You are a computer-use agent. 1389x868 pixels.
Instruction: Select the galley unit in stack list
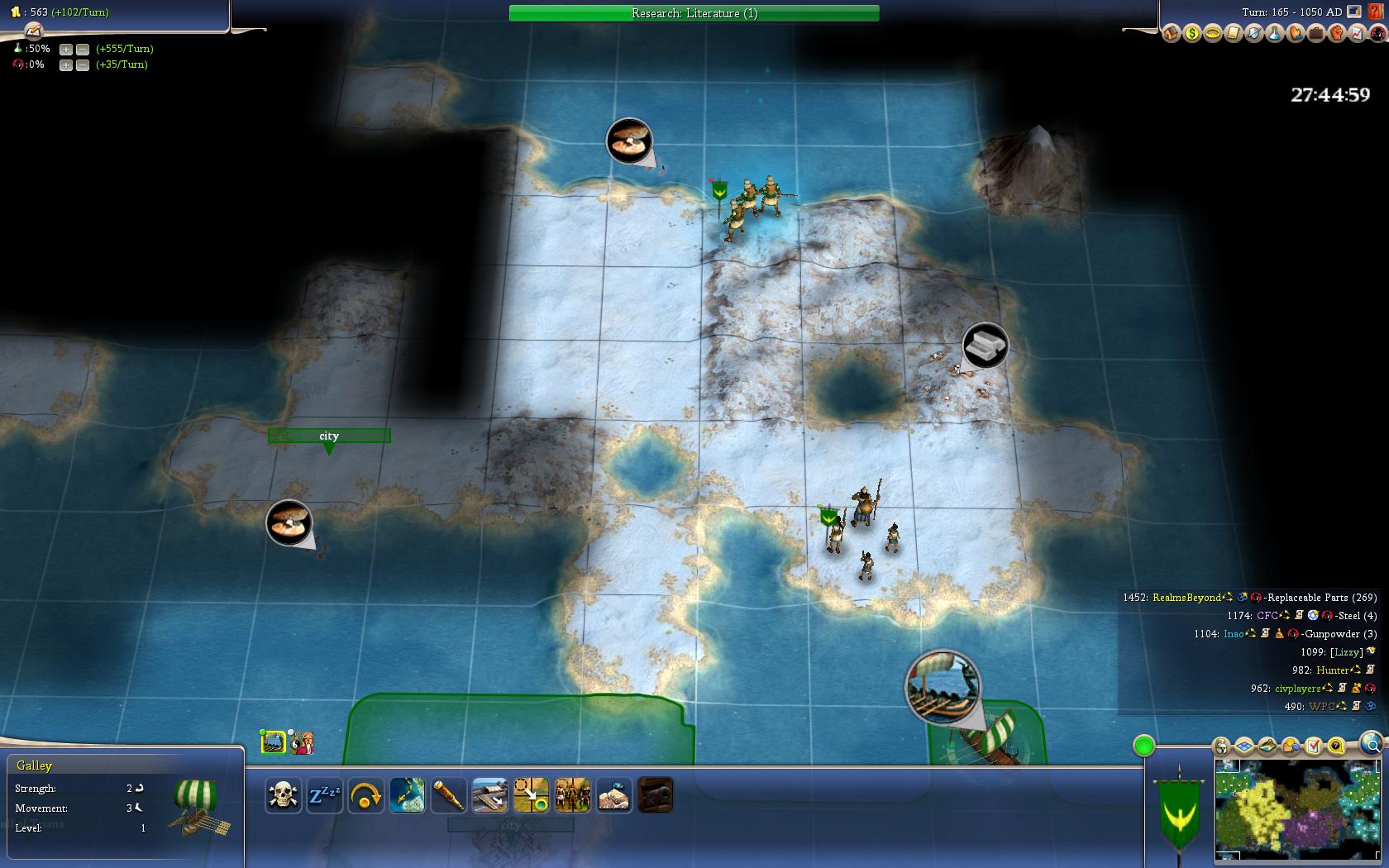pos(274,742)
